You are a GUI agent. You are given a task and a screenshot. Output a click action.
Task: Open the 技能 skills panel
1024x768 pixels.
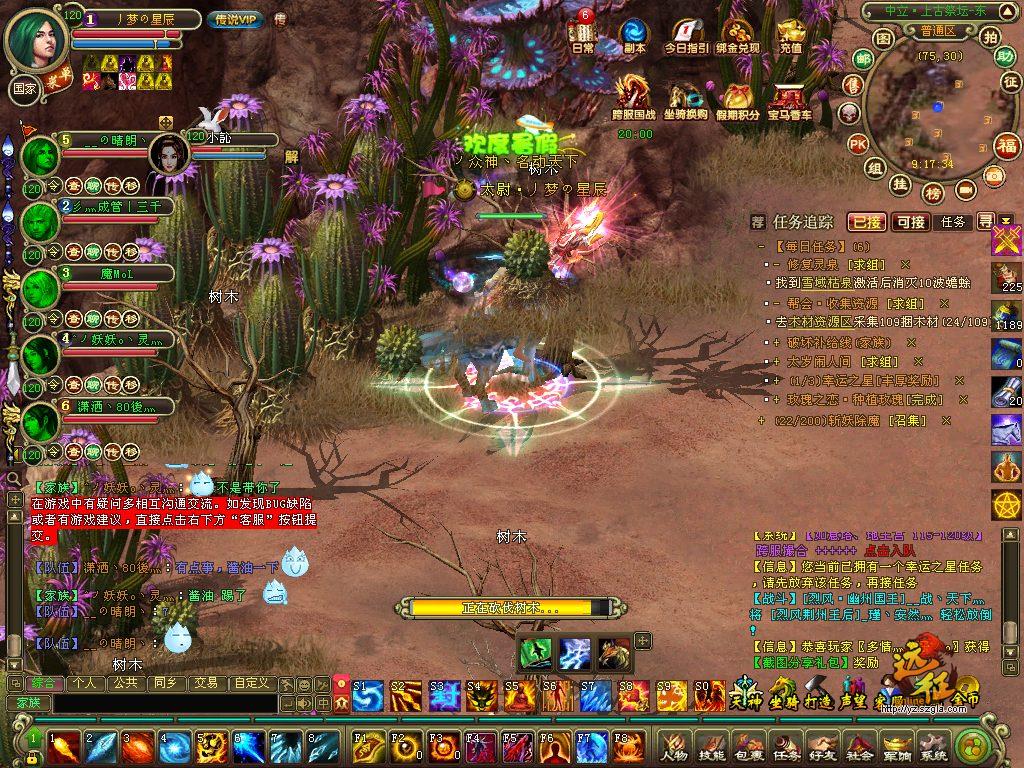[711, 746]
